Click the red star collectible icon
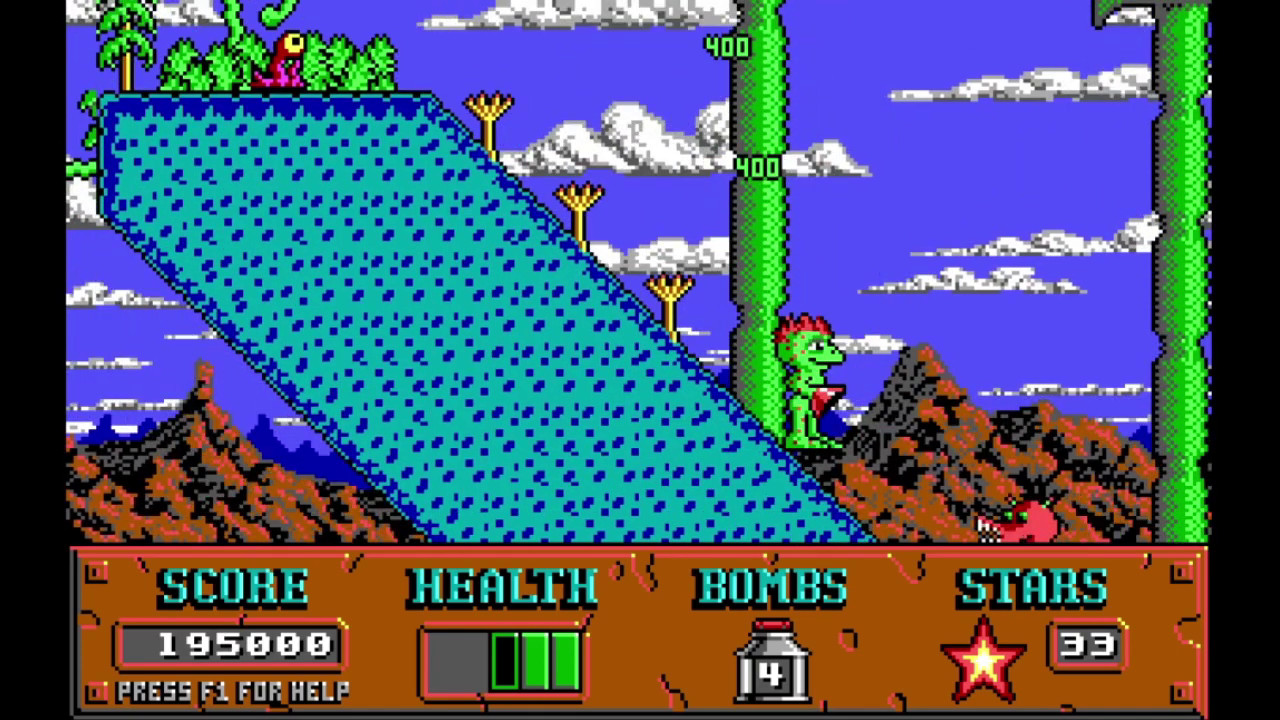 pyautogui.click(x=983, y=659)
